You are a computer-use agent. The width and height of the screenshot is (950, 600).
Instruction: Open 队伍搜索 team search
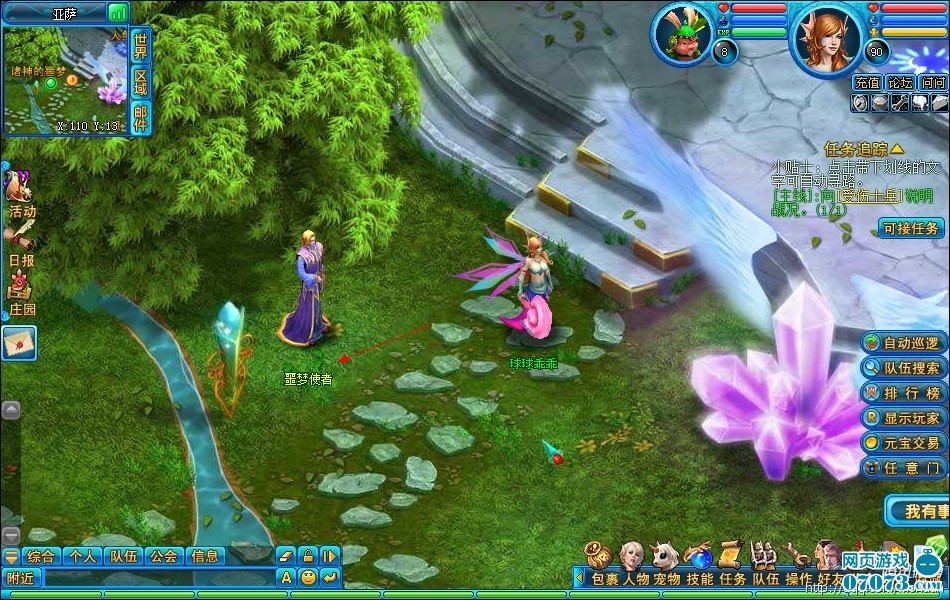coord(903,368)
